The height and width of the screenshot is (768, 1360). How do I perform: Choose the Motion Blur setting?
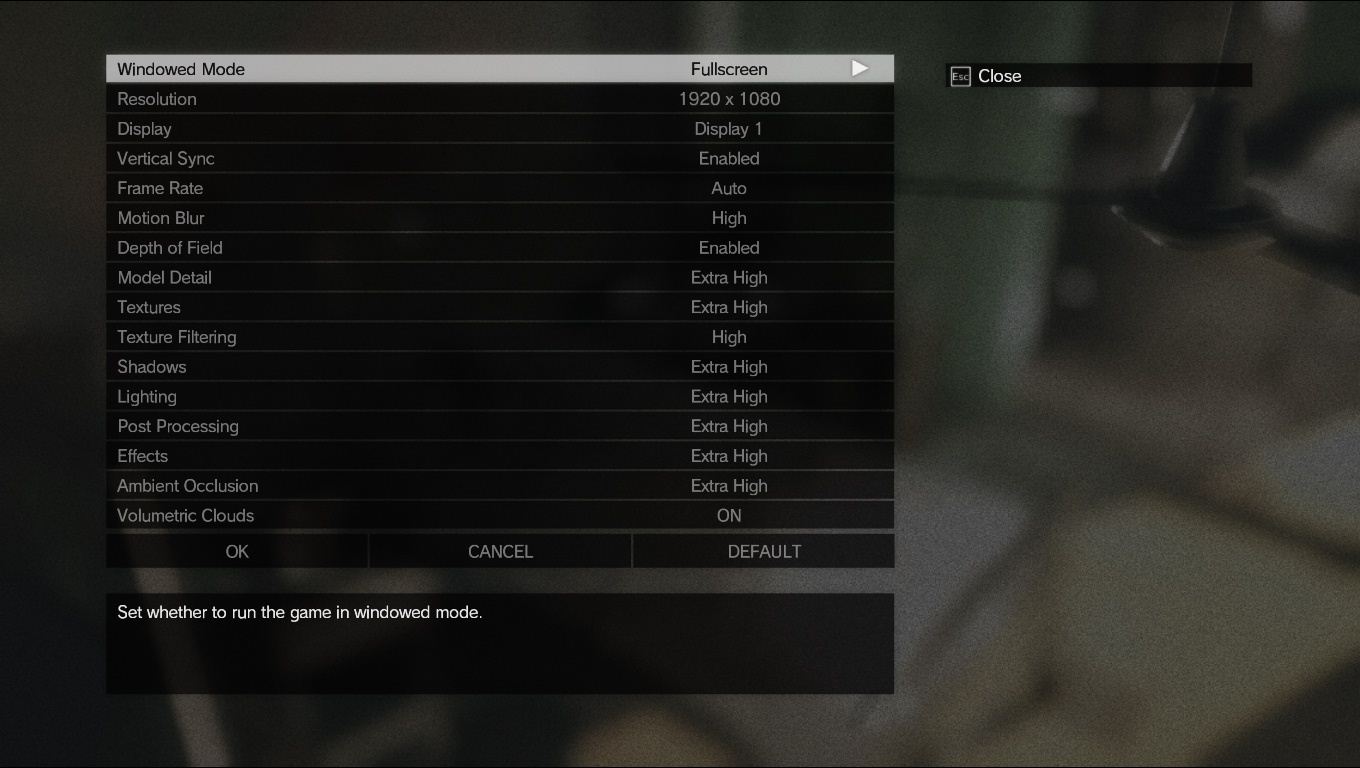pos(500,218)
